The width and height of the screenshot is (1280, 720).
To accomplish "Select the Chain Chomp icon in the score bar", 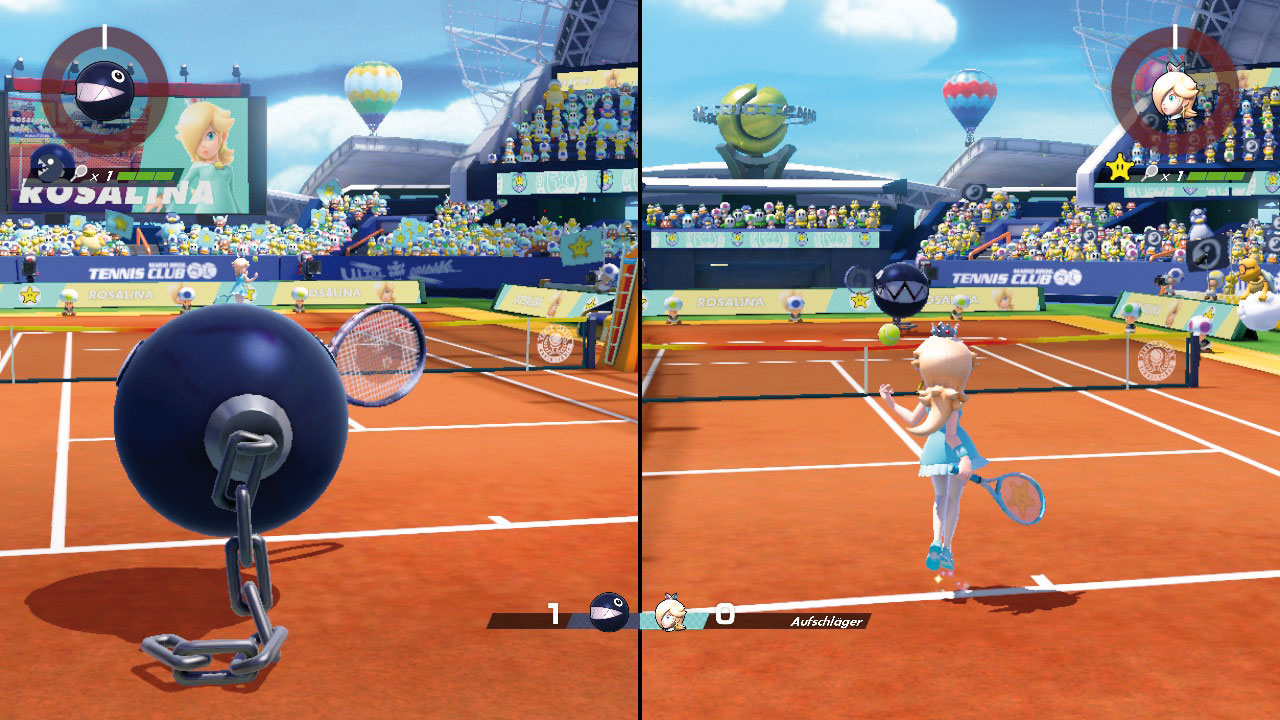I will [608, 611].
